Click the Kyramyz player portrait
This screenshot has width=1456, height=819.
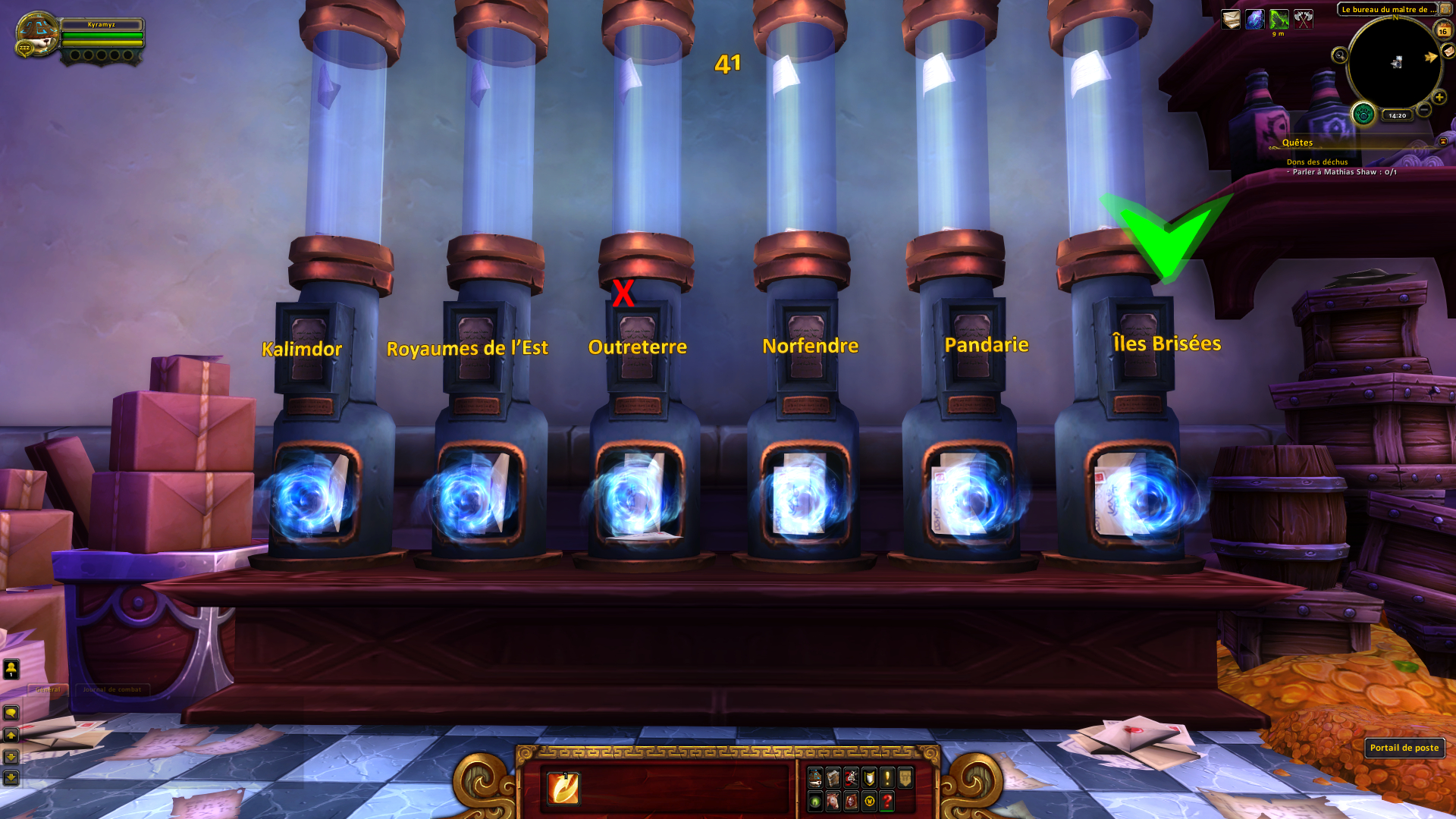[36, 33]
